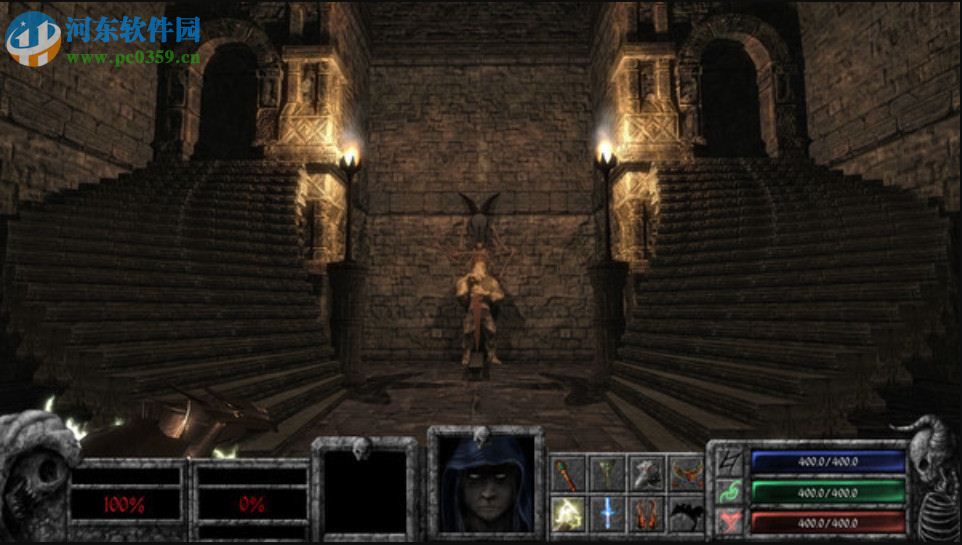The height and width of the screenshot is (545, 962).
Task: Click the green swirl rune icon
Action: point(728,492)
